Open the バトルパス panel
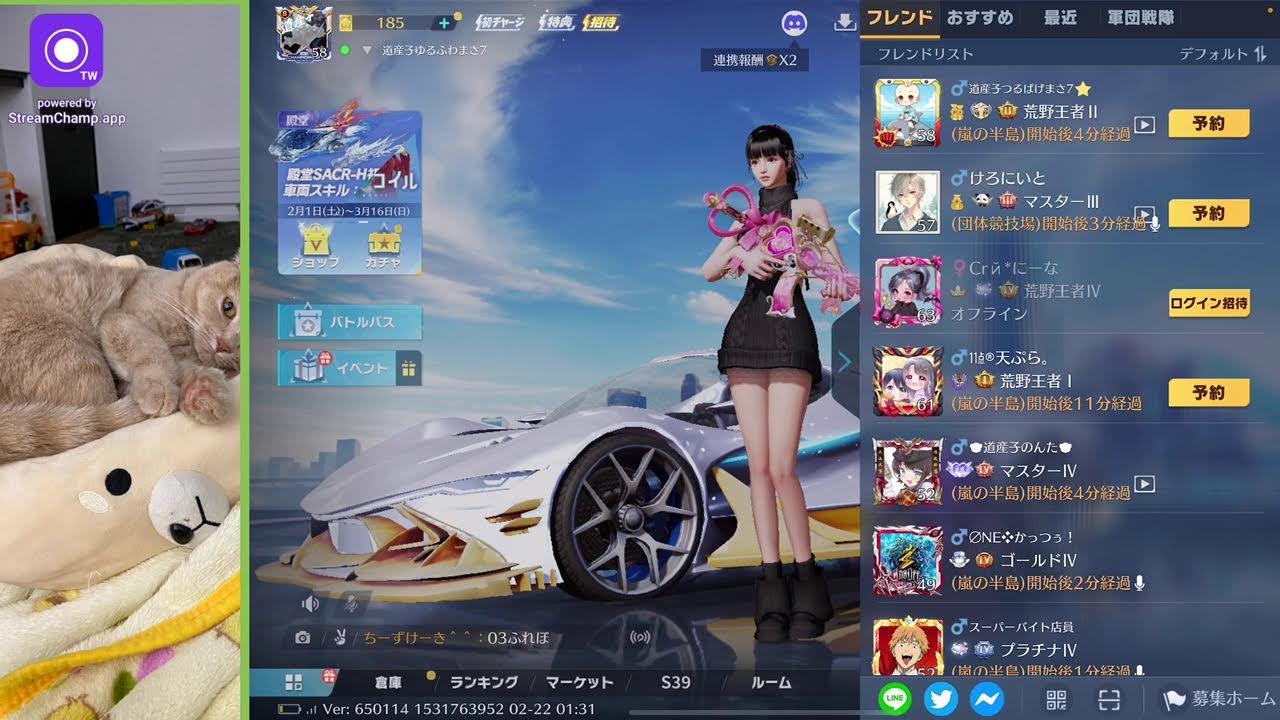The width and height of the screenshot is (1280, 720). click(350, 322)
